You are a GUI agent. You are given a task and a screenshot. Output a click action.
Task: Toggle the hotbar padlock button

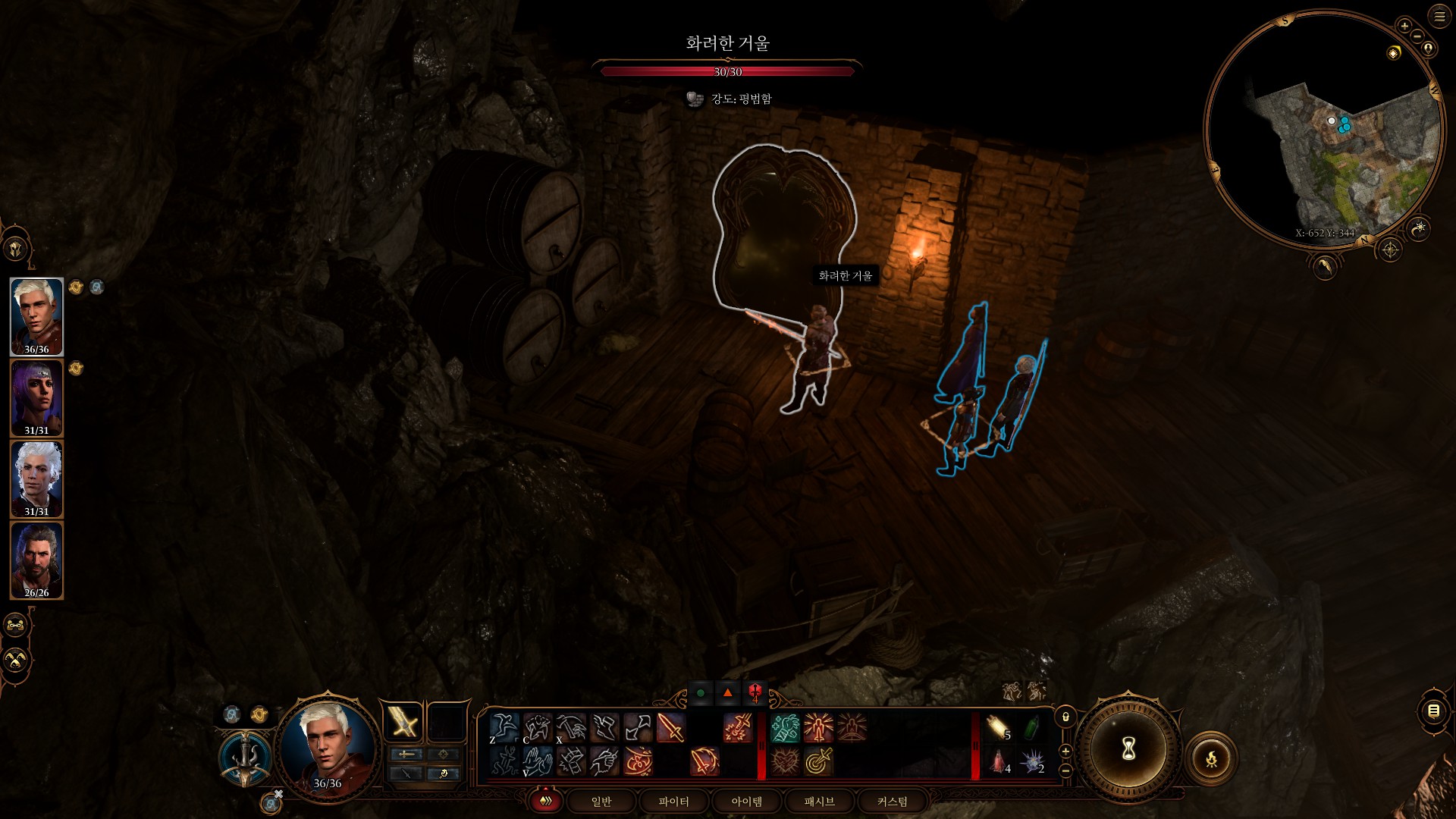point(1065,717)
